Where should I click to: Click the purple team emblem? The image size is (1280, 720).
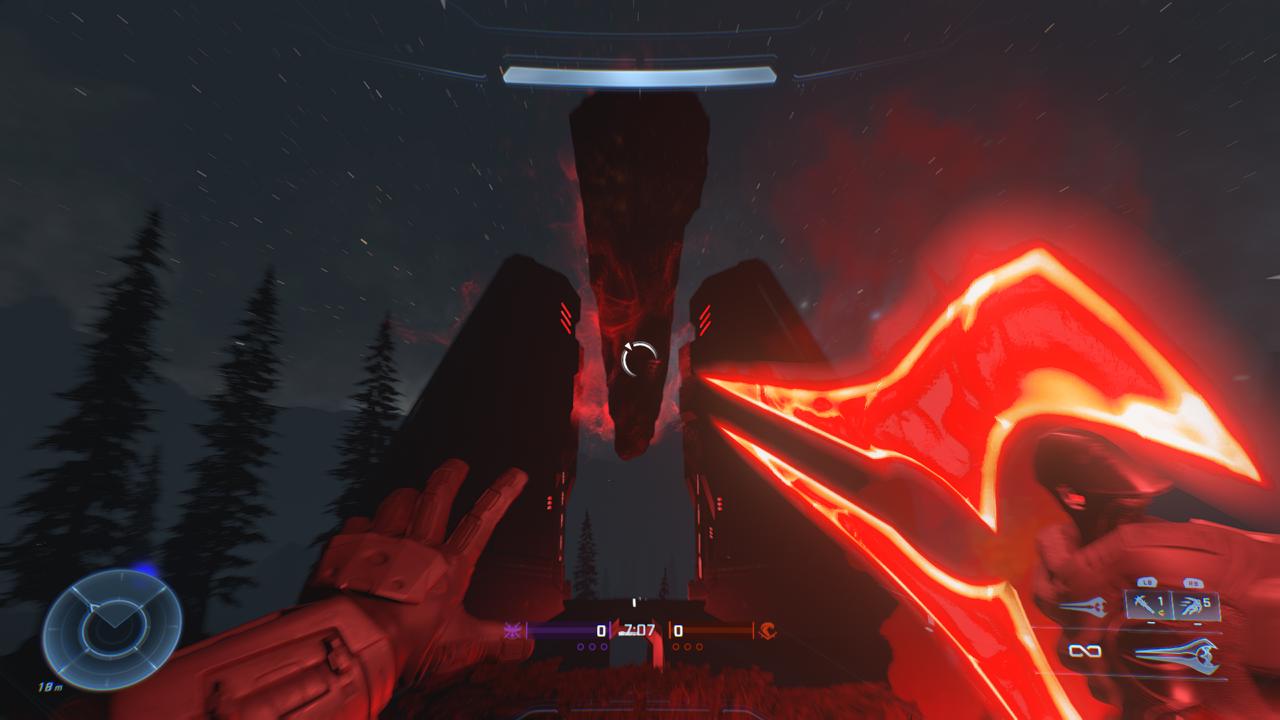point(513,630)
